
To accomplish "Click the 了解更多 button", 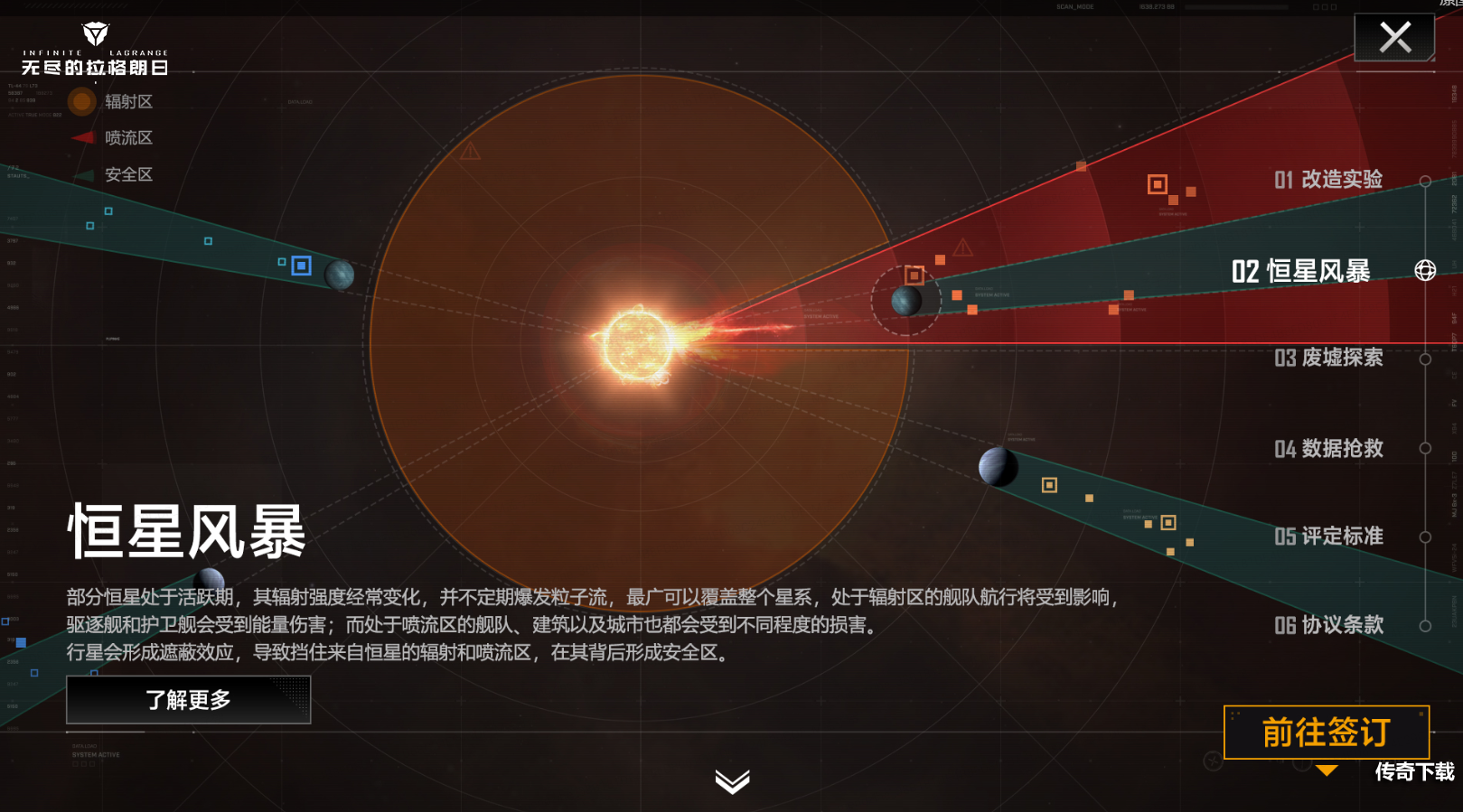I will point(187,699).
